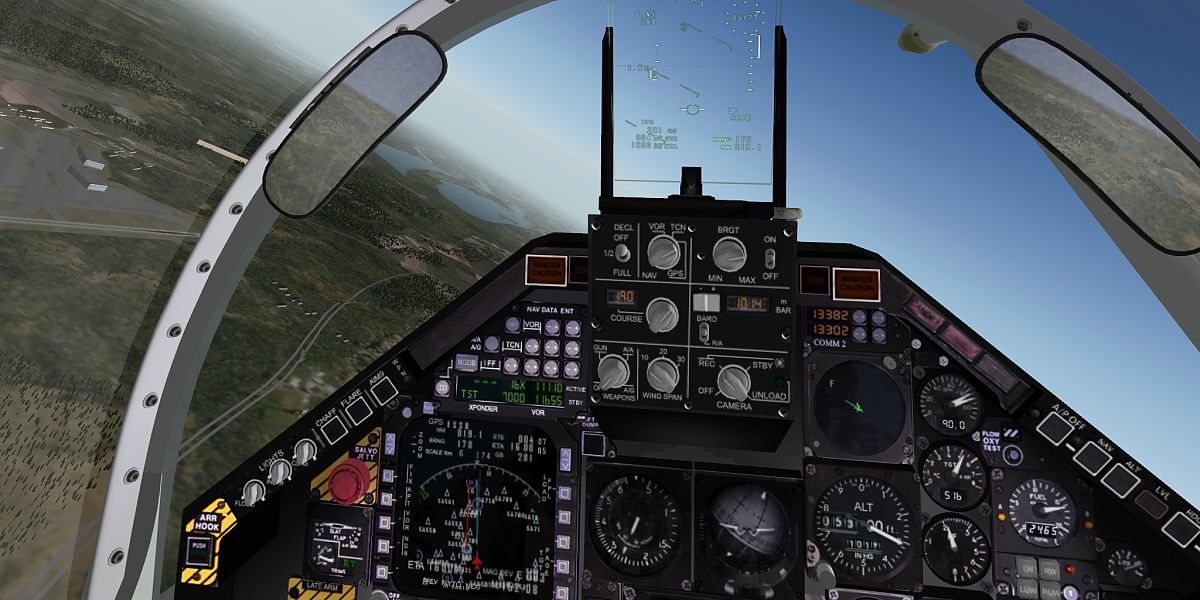
Task: Trigger the CHAFF dispenser button
Action: tap(333, 429)
